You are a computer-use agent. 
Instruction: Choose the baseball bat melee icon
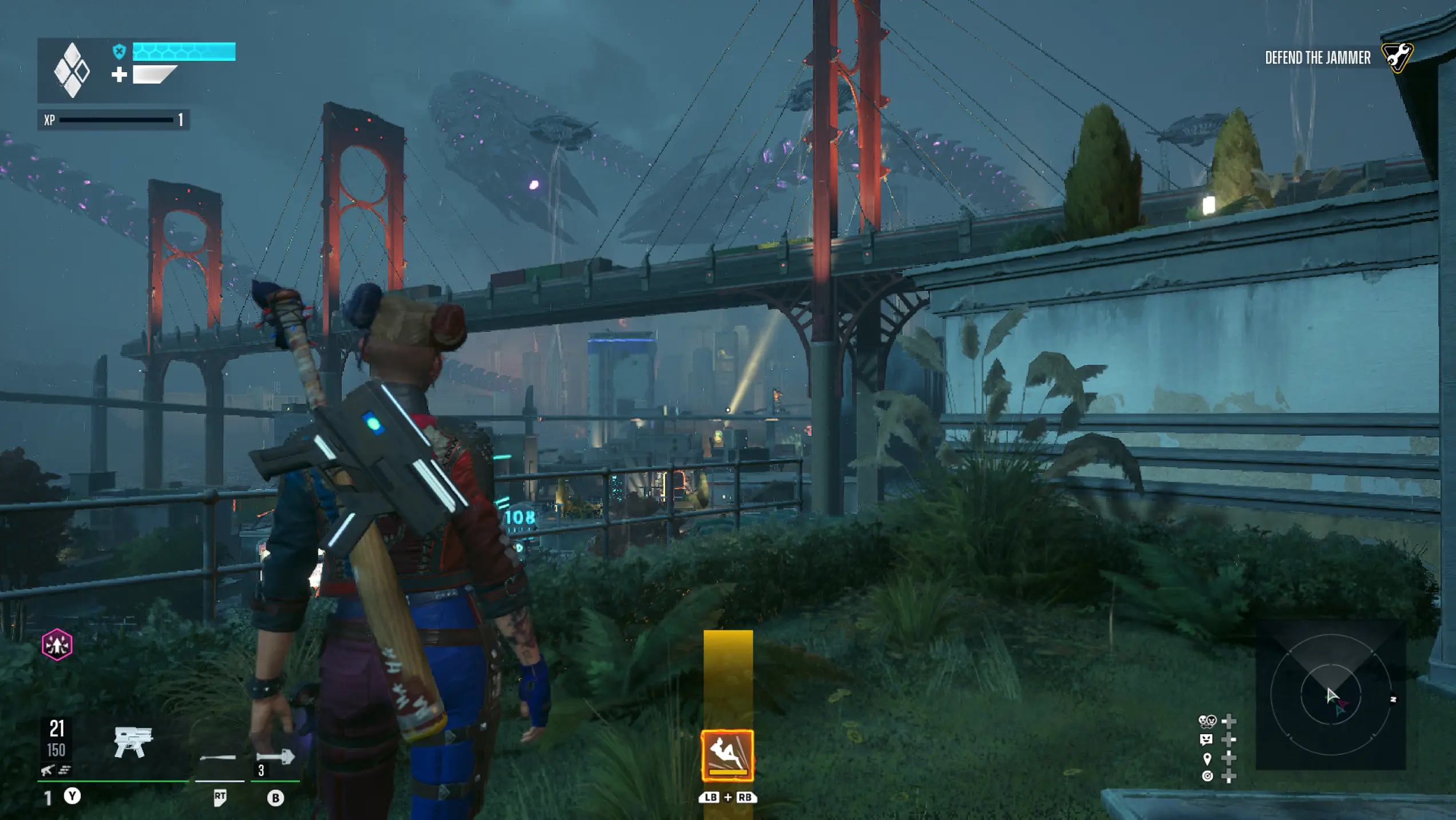[218, 758]
